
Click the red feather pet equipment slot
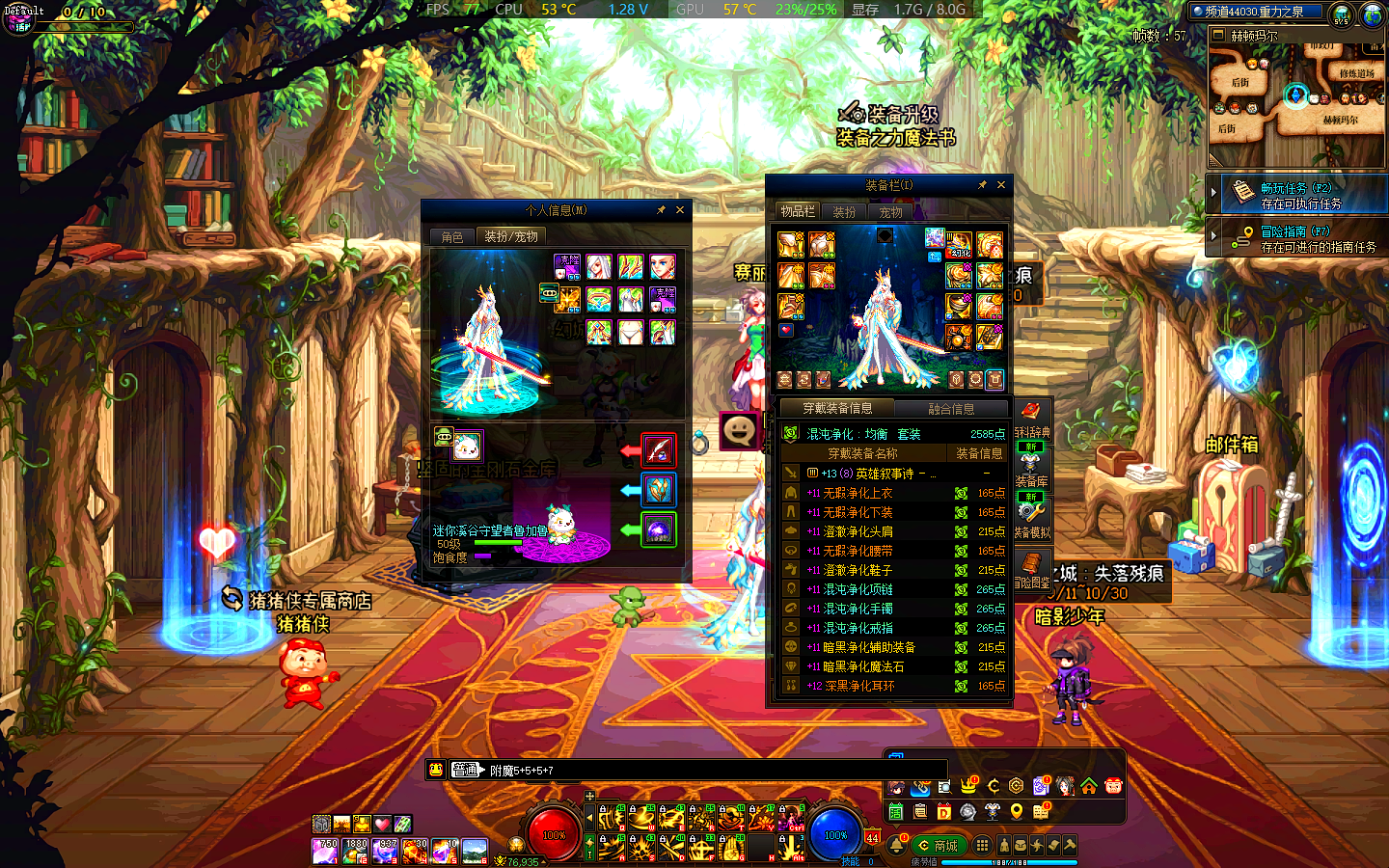pos(659,450)
